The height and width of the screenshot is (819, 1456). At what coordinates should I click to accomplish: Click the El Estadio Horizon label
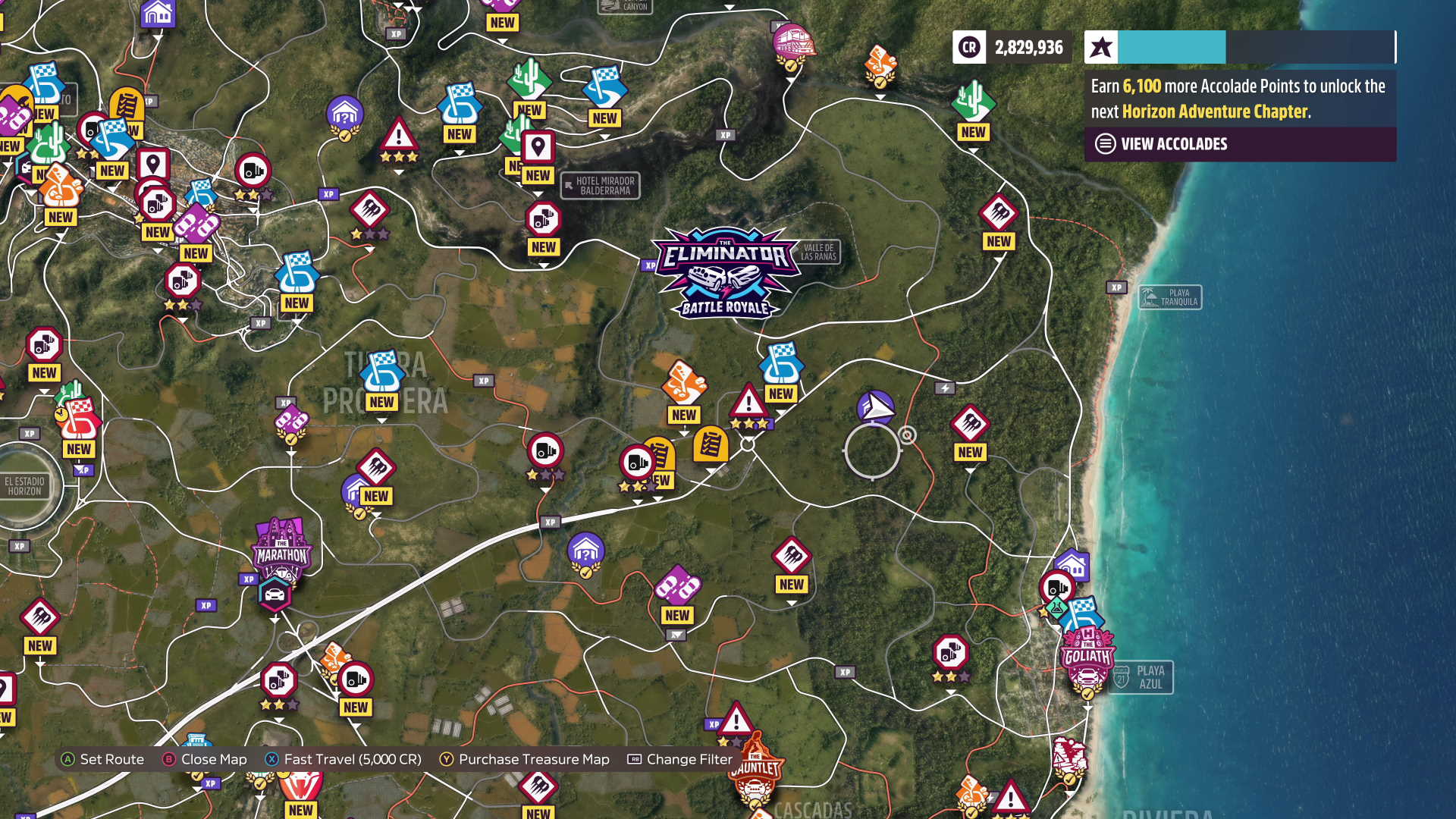[x=25, y=486]
